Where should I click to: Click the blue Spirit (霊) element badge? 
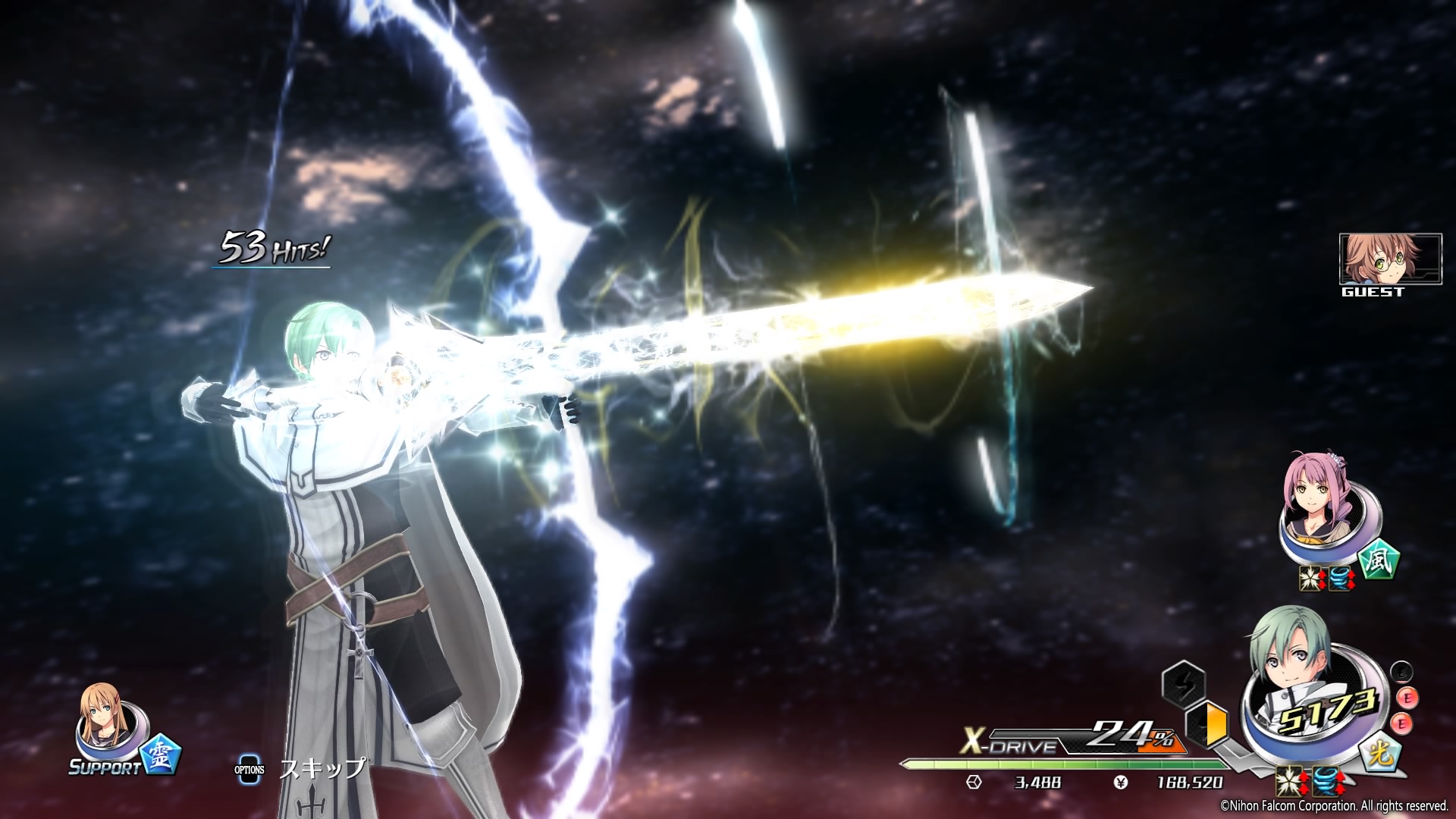point(161,754)
